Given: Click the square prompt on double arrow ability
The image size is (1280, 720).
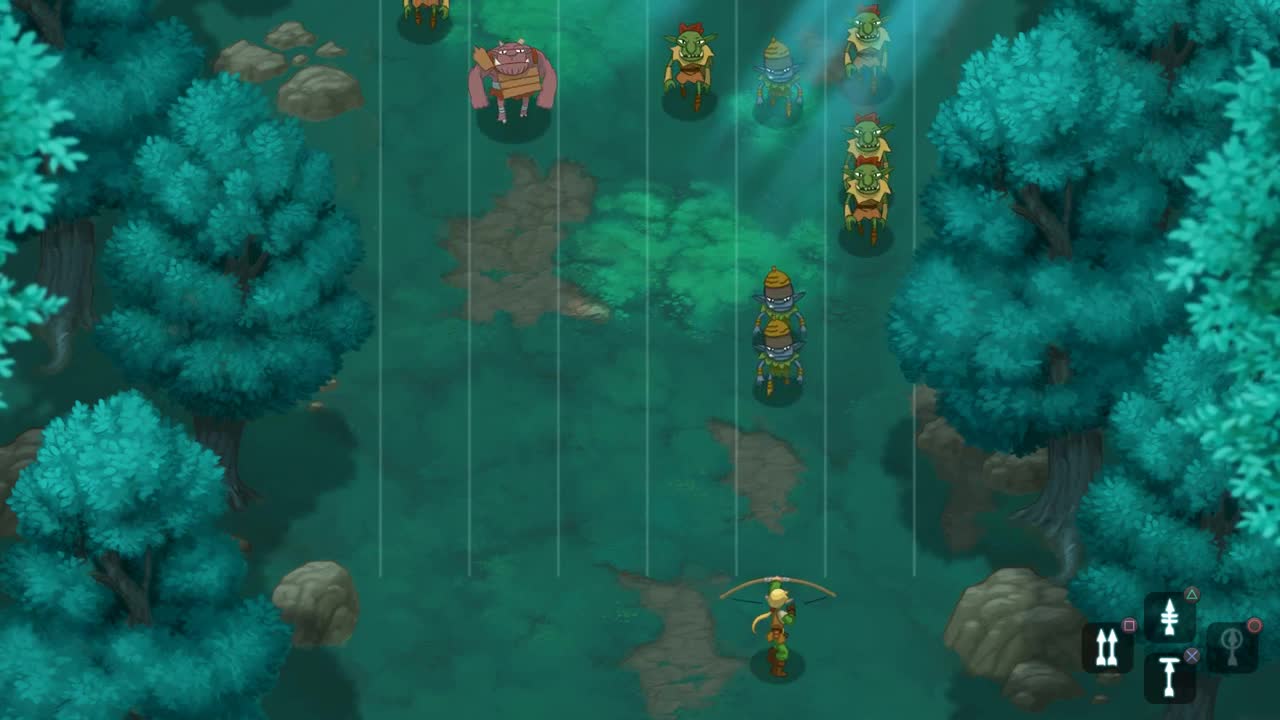Looking at the screenshot, I should pos(1128,624).
